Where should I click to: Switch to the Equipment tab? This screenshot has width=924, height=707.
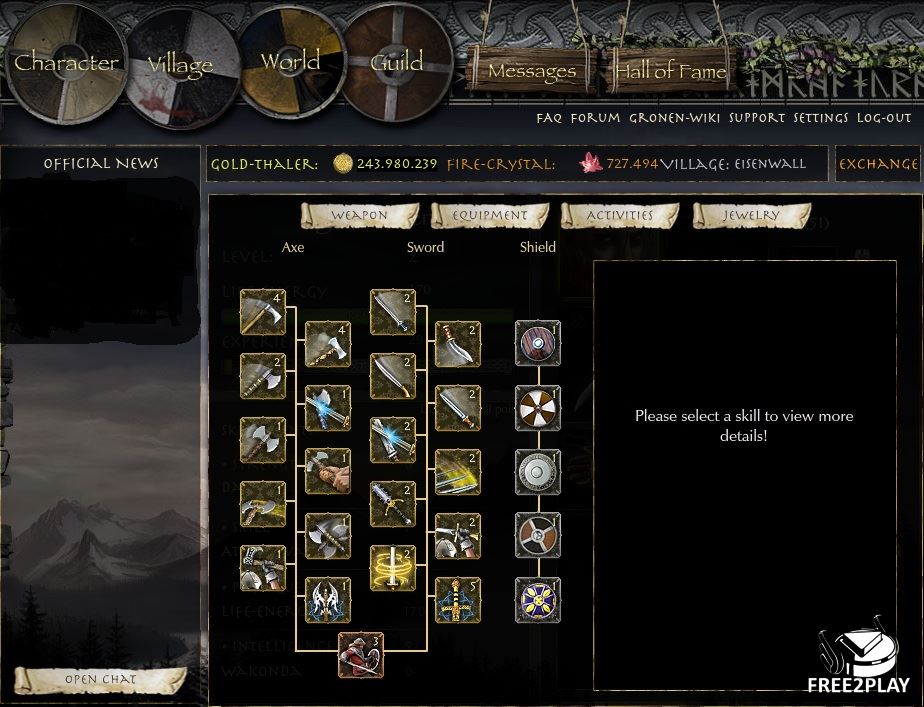pos(489,215)
